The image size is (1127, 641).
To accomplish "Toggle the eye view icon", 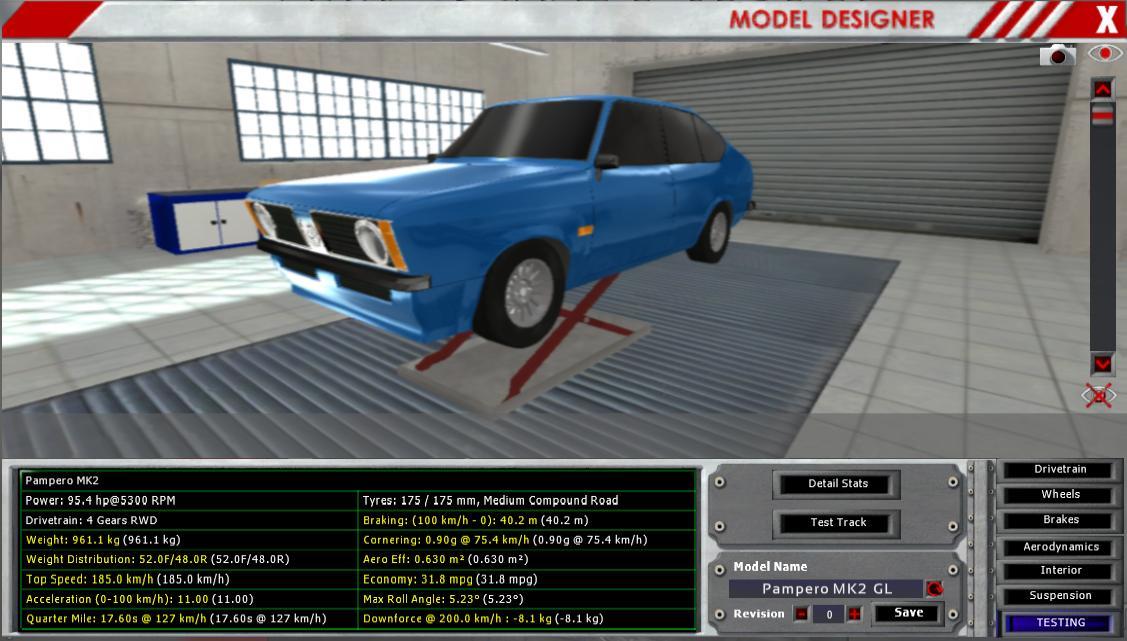I will tap(1104, 55).
